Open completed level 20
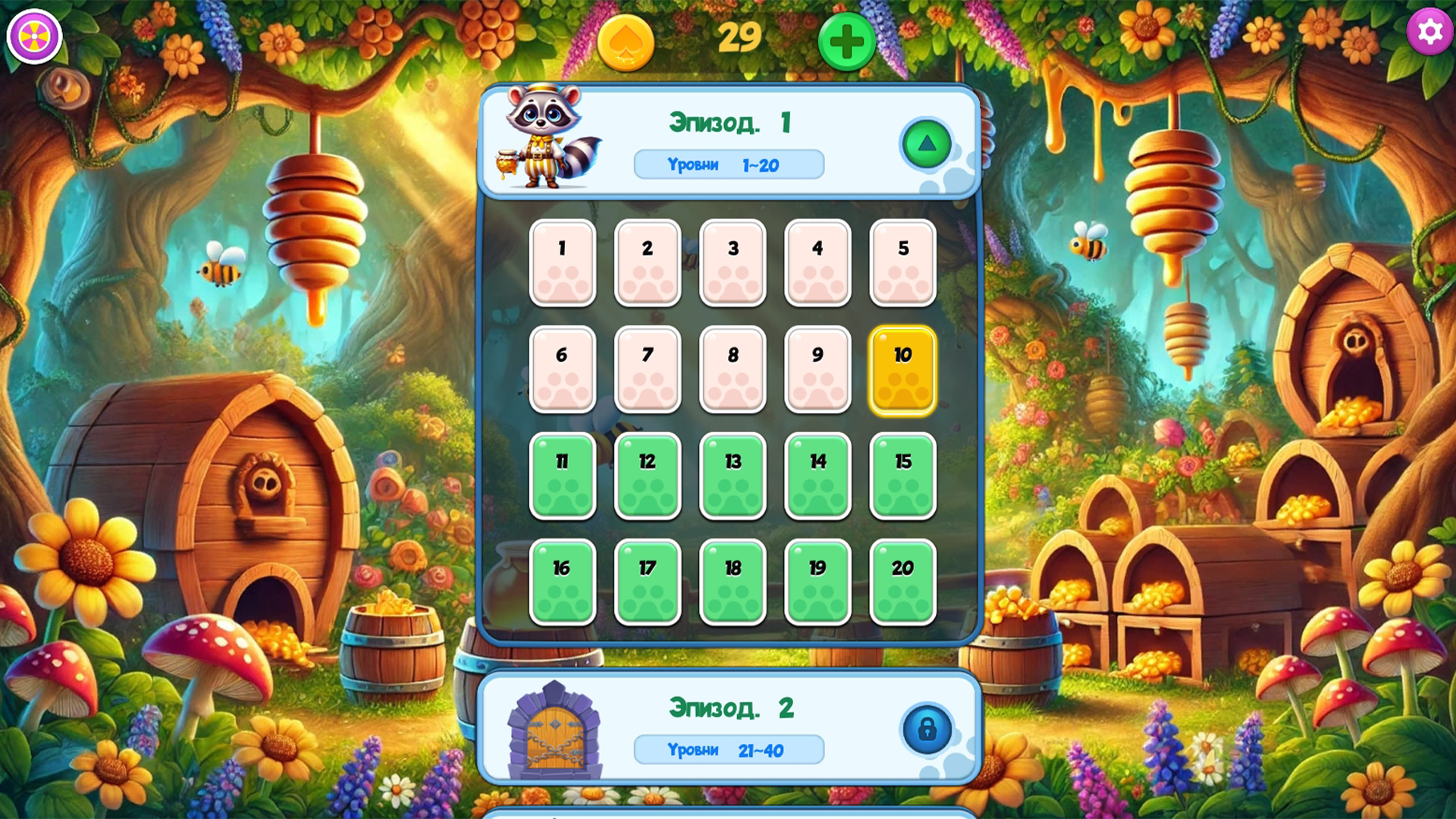This screenshot has width=1456, height=819. 902,582
